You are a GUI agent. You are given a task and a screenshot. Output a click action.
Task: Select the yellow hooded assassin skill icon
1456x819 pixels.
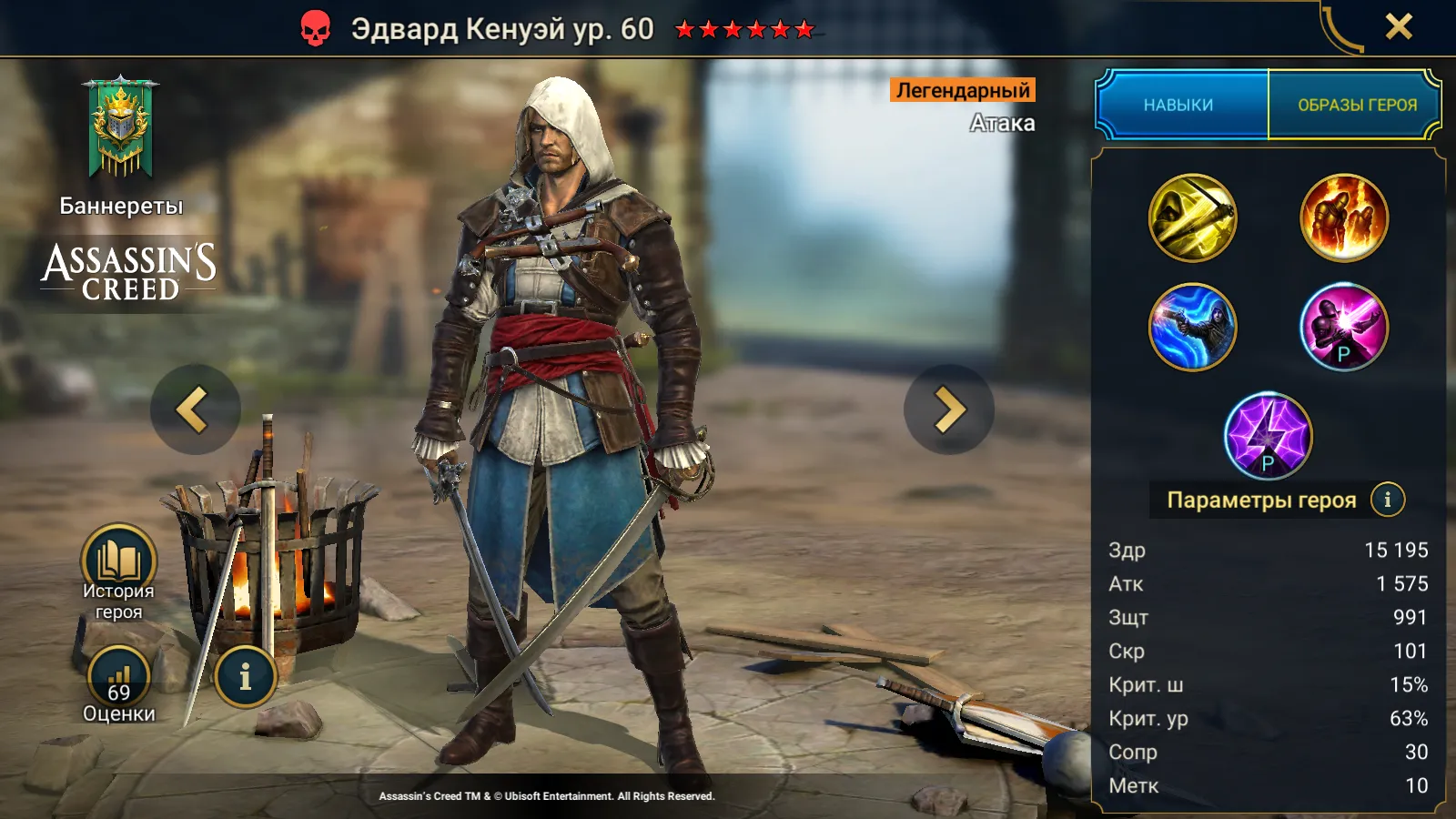[x=1192, y=218]
